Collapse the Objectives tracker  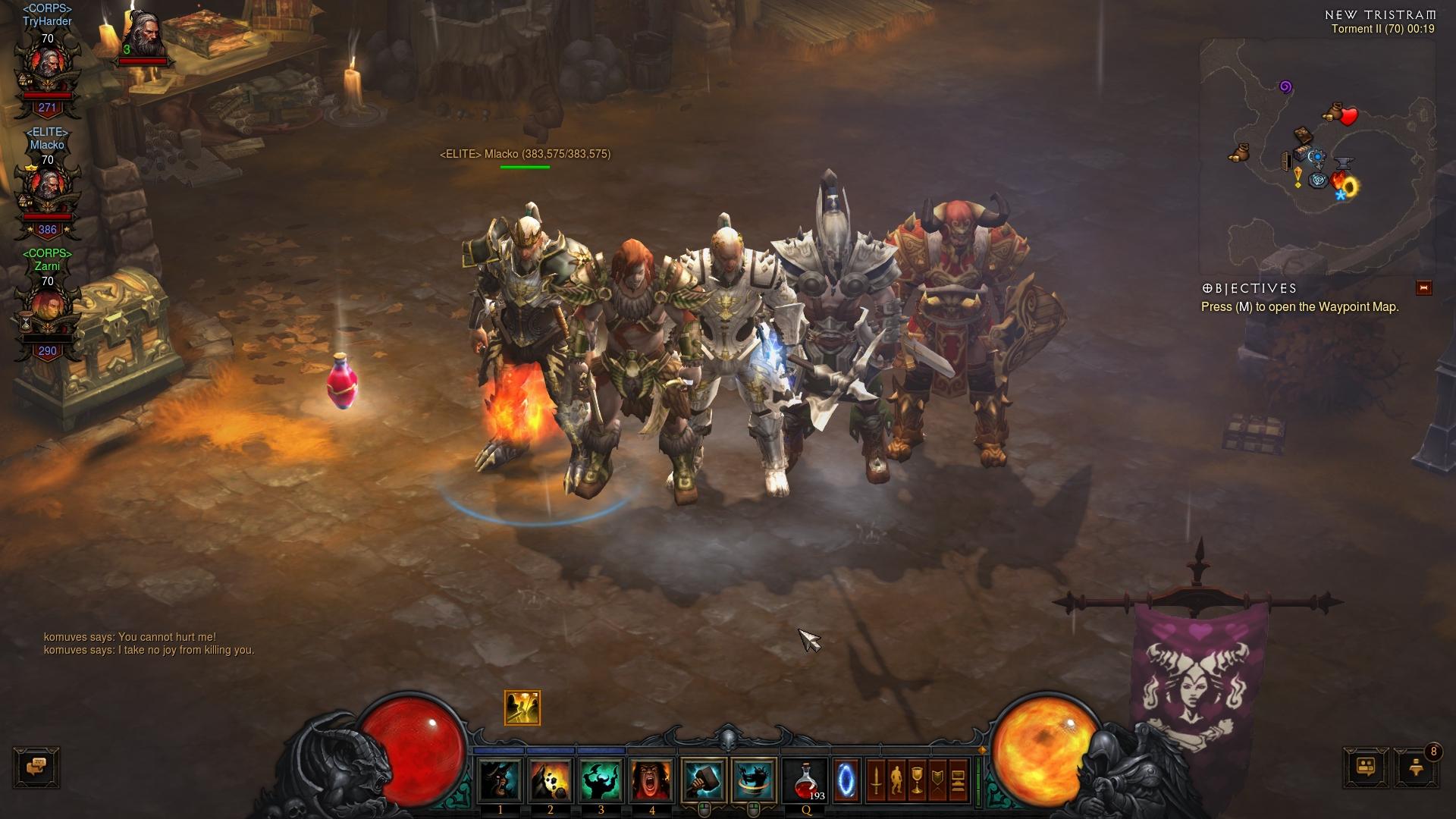1423,288
